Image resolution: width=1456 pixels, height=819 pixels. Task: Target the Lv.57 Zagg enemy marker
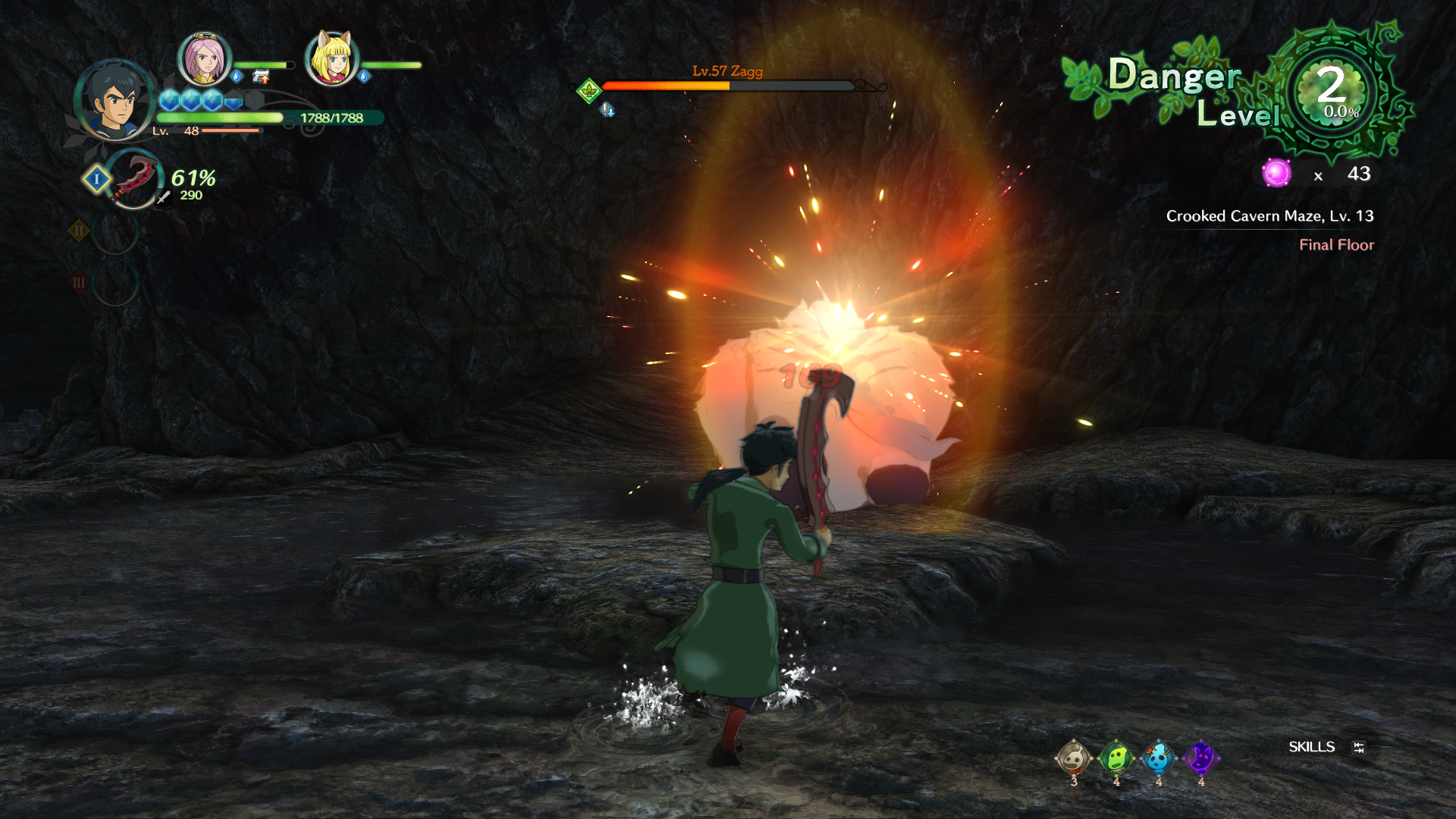coord(589,91)
